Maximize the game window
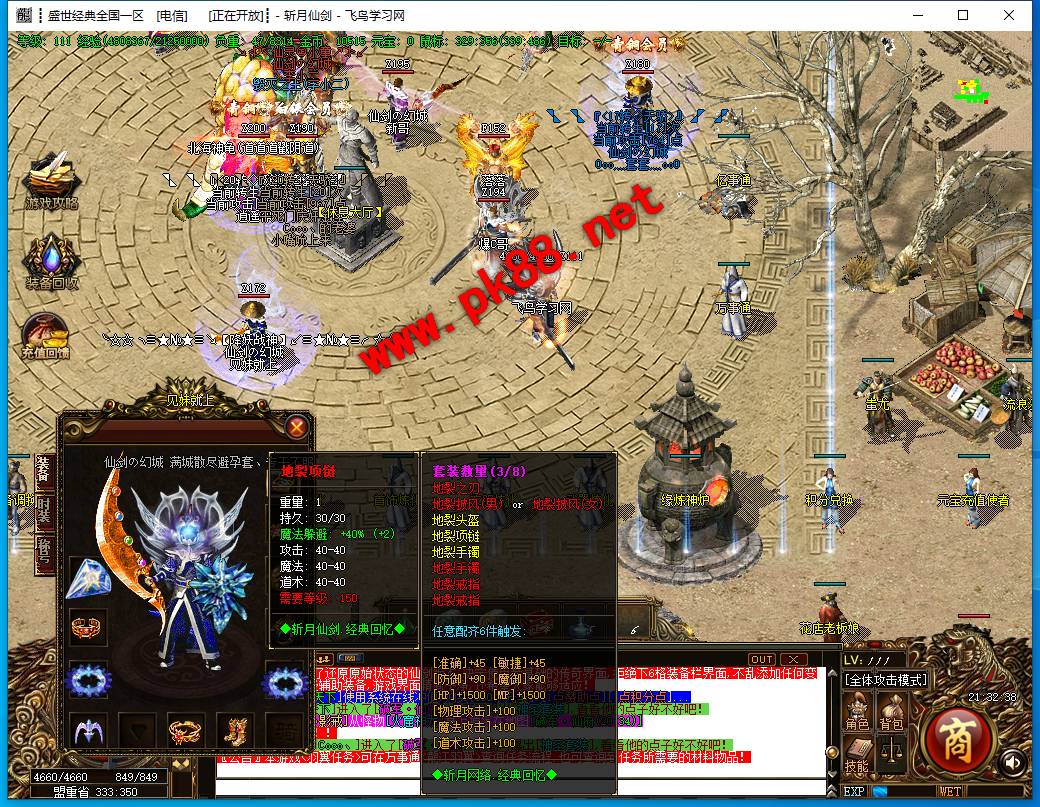1040x807 pixels. (x=963, y=15)
